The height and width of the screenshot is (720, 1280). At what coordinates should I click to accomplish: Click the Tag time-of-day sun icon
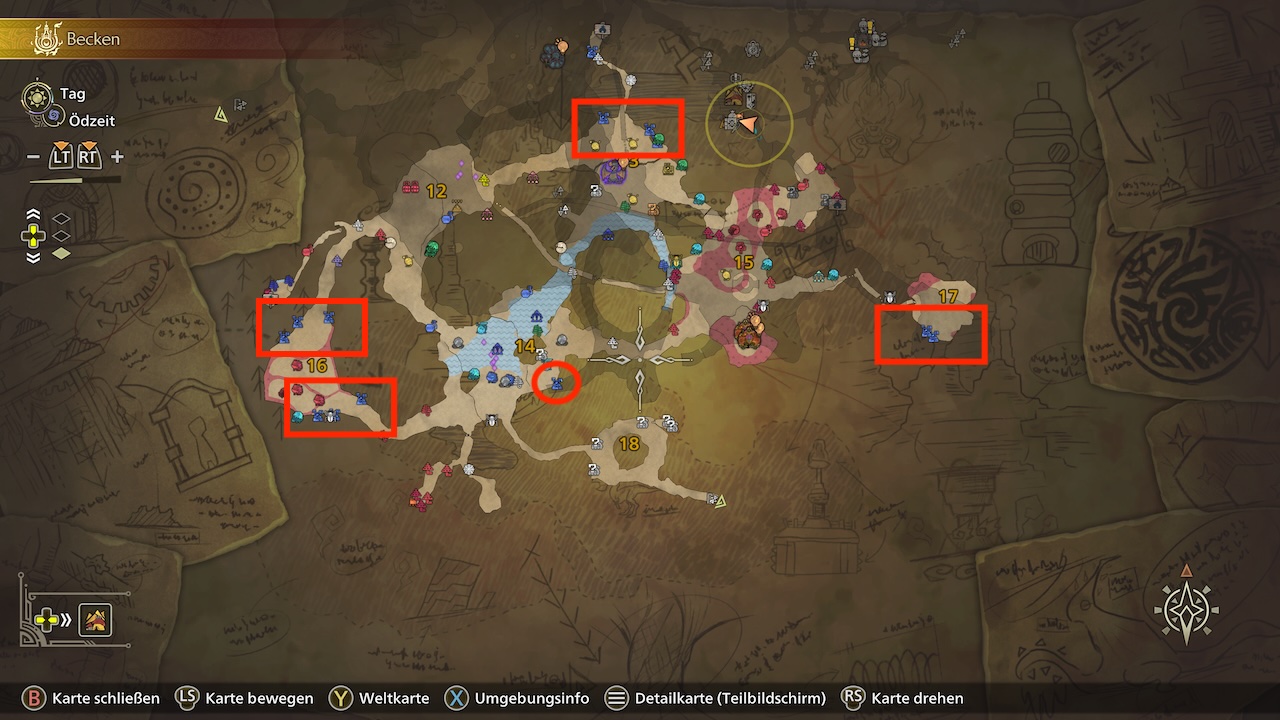click(37, 95)
